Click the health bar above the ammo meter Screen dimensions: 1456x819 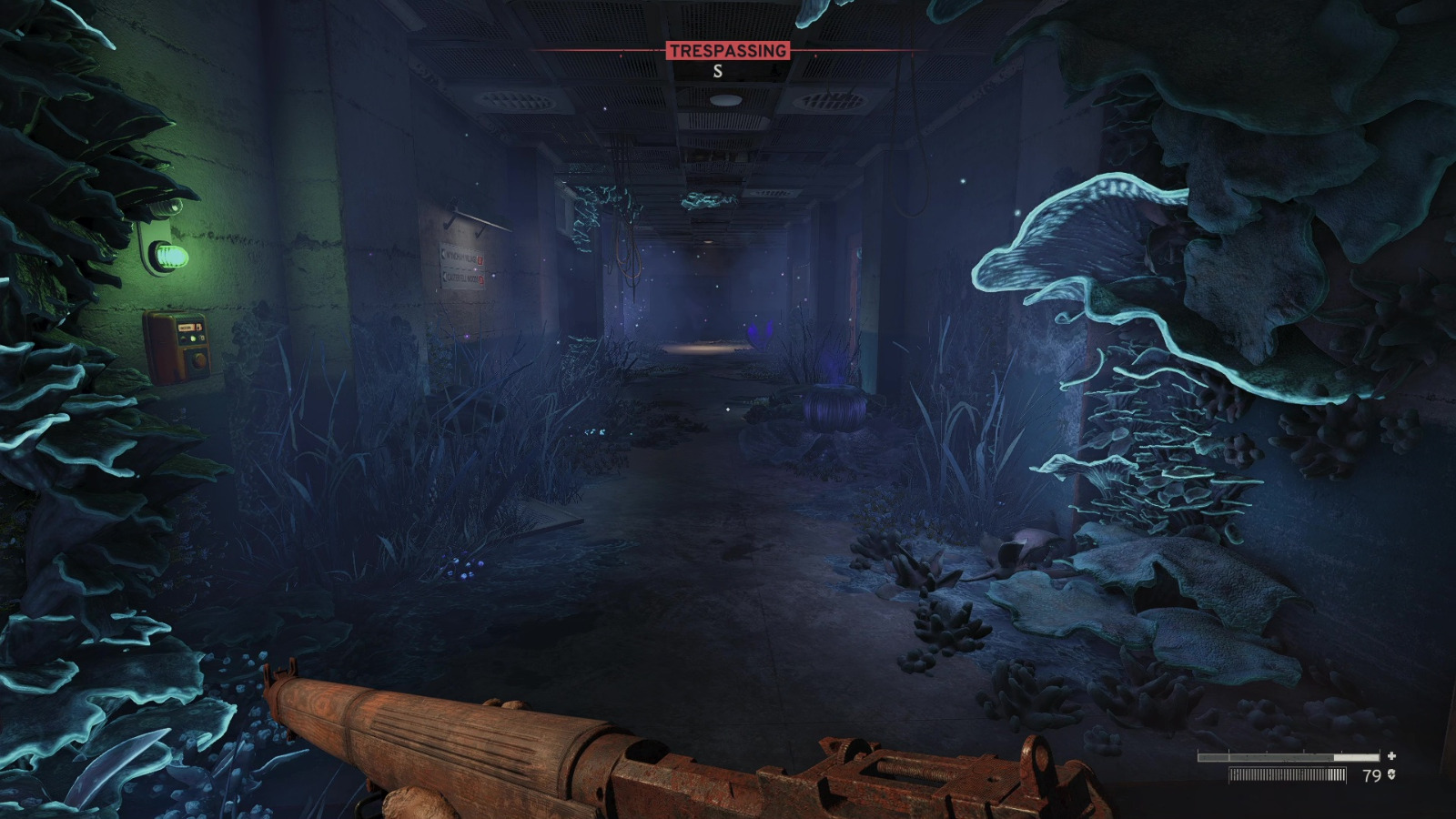point(1288,757)
